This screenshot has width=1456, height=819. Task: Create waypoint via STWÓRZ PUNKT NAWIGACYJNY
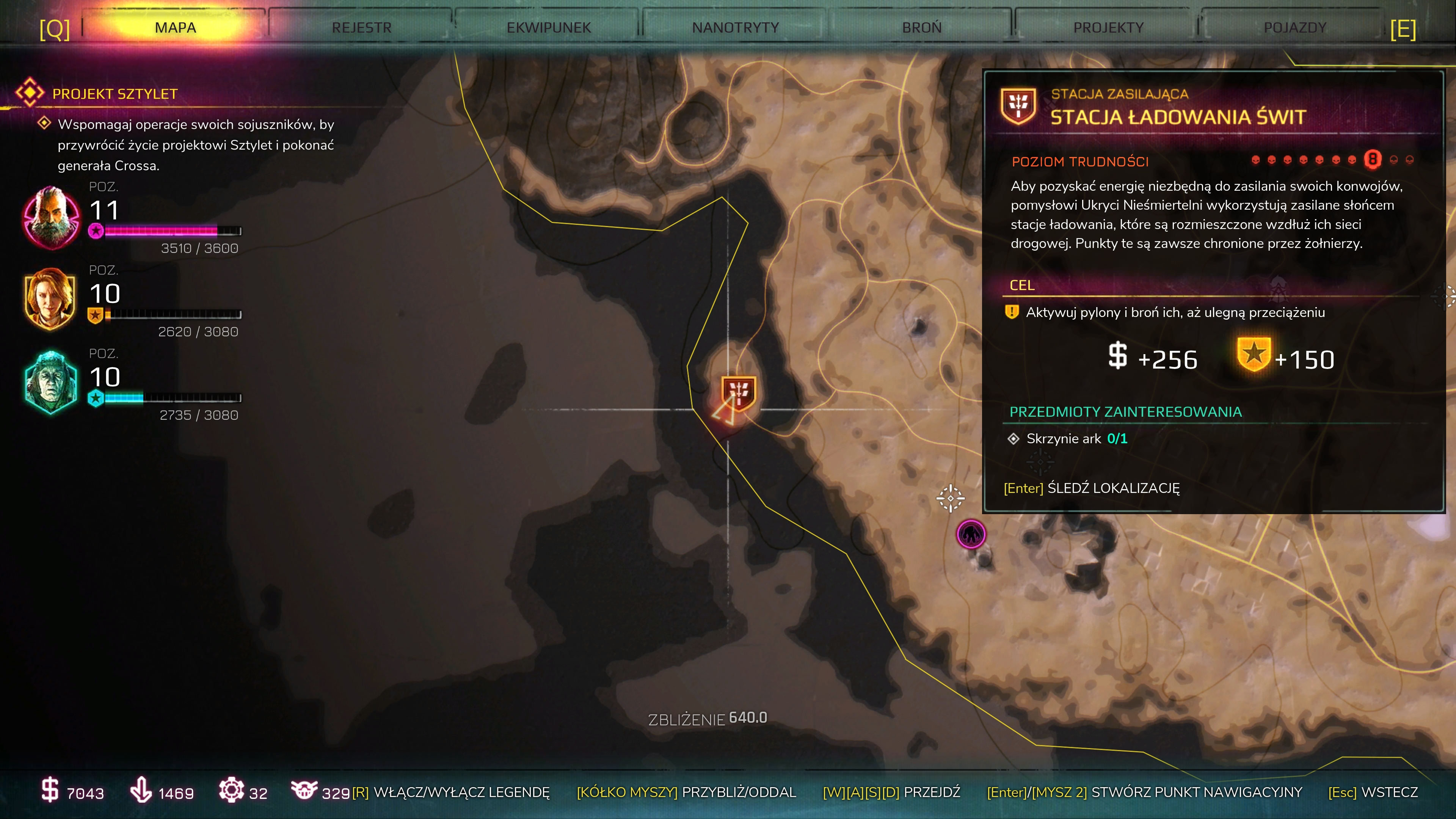pos(1144,792)
